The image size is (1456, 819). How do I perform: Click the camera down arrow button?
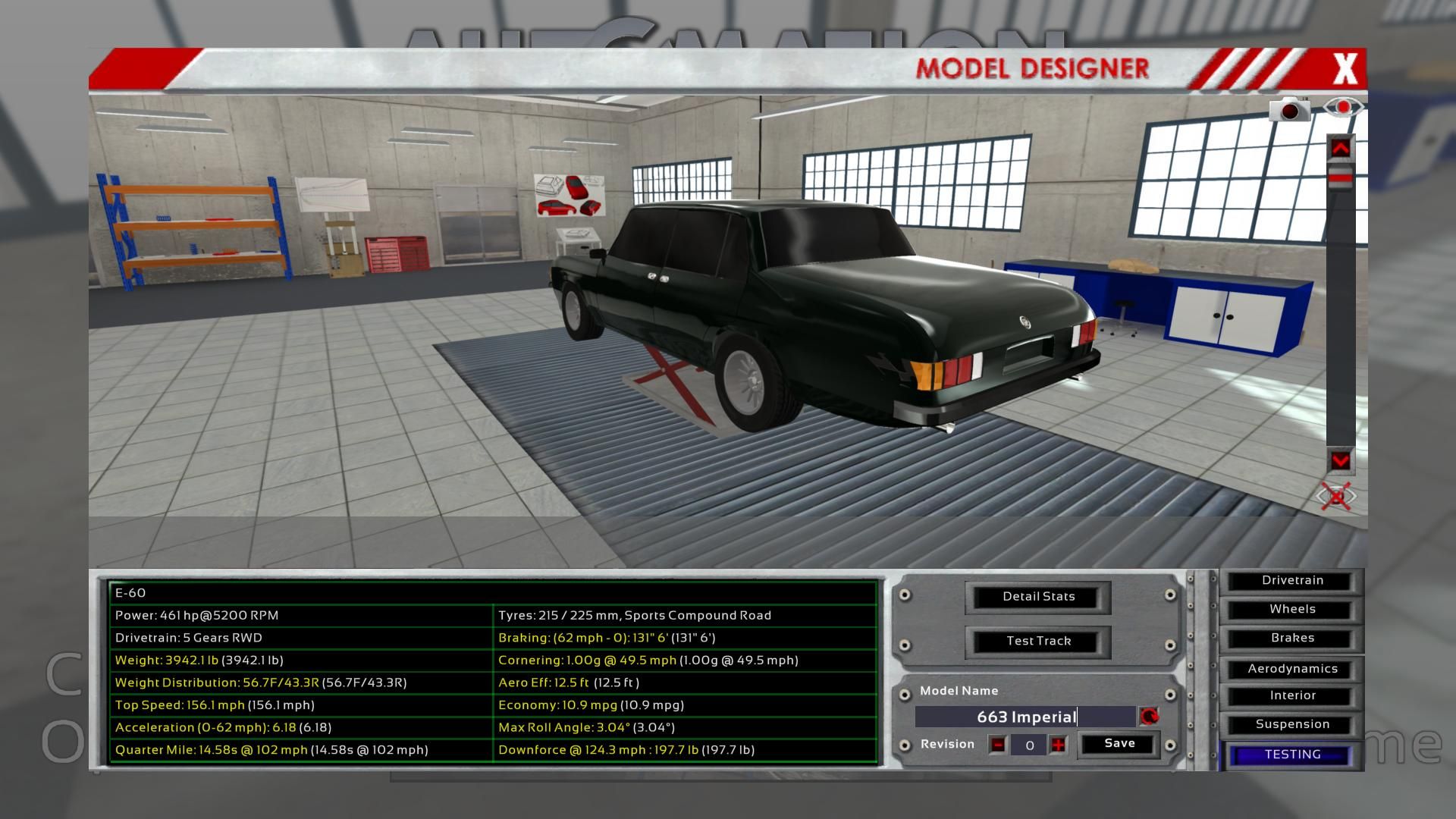[1340, 460]
